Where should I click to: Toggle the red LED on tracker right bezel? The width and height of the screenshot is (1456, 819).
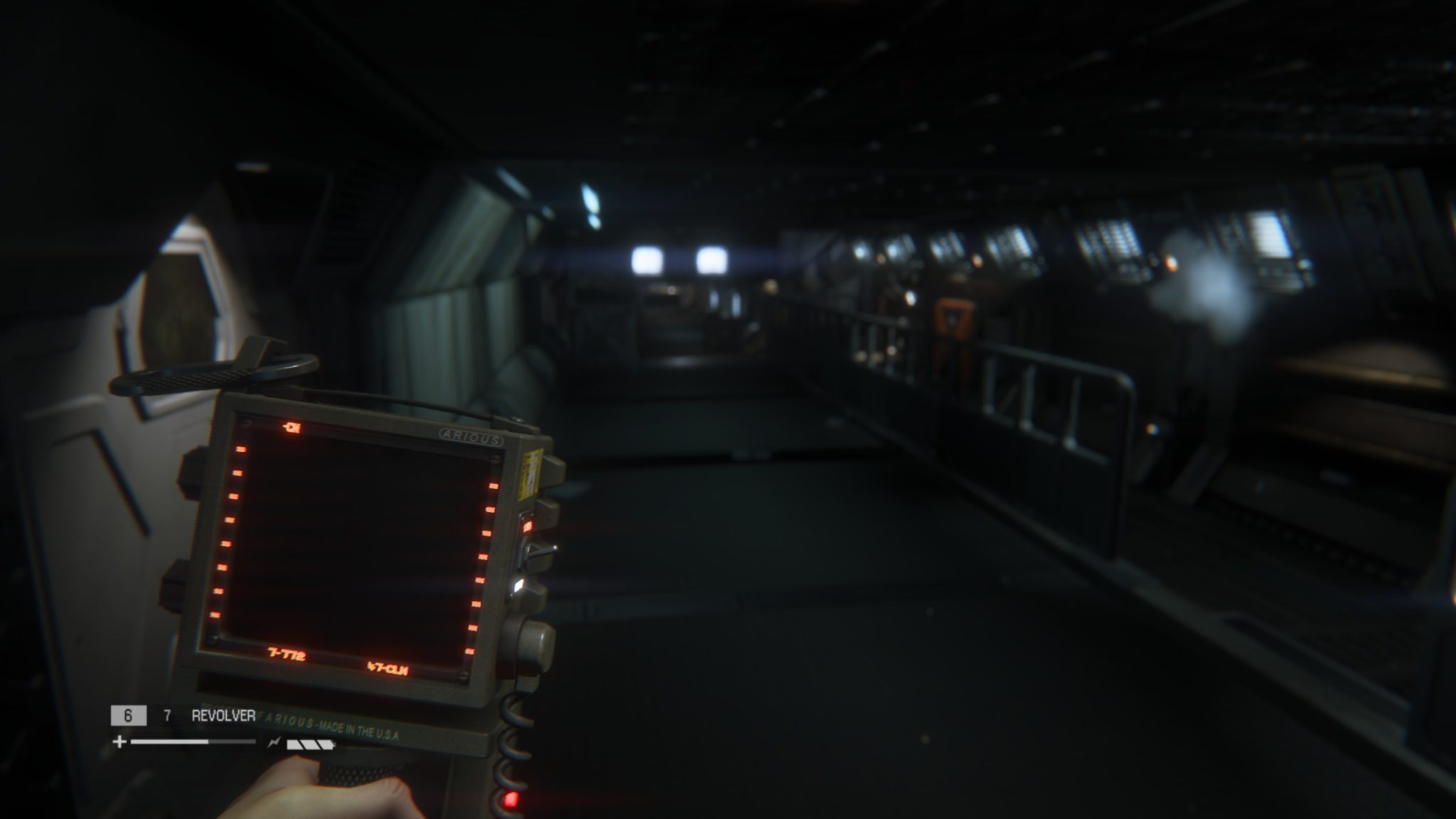pos(528,525)
